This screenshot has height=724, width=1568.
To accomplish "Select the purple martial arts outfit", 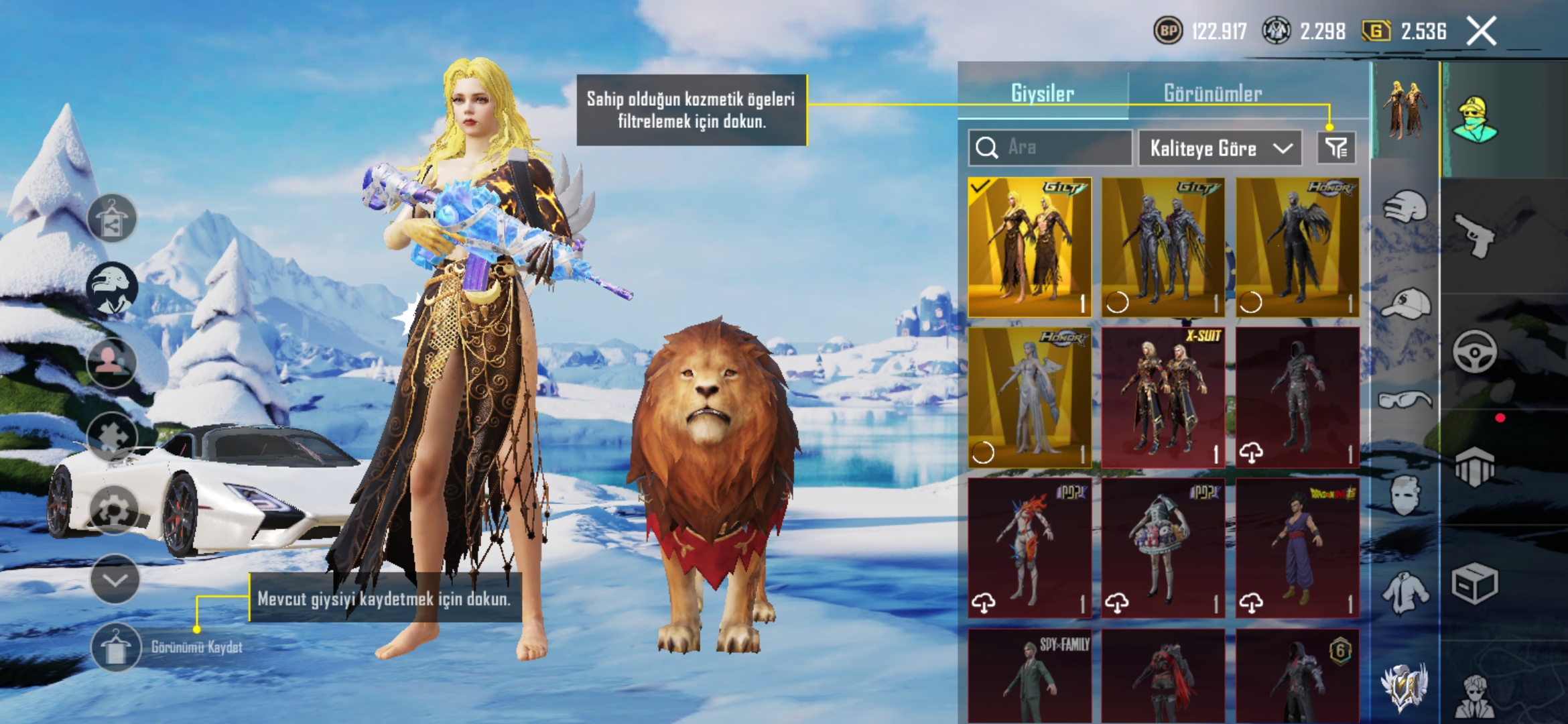I will point(1297,548).
